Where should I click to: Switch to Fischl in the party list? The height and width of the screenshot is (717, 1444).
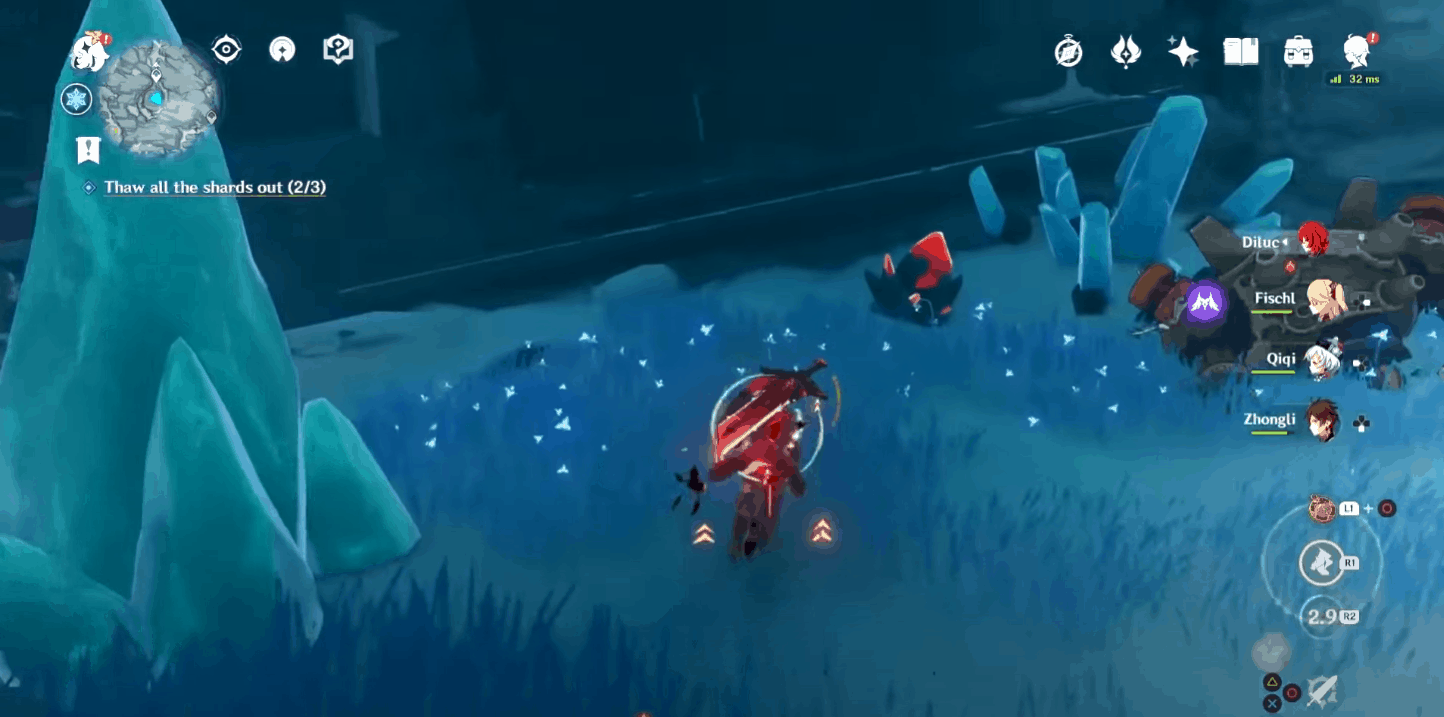(1323, 298)
